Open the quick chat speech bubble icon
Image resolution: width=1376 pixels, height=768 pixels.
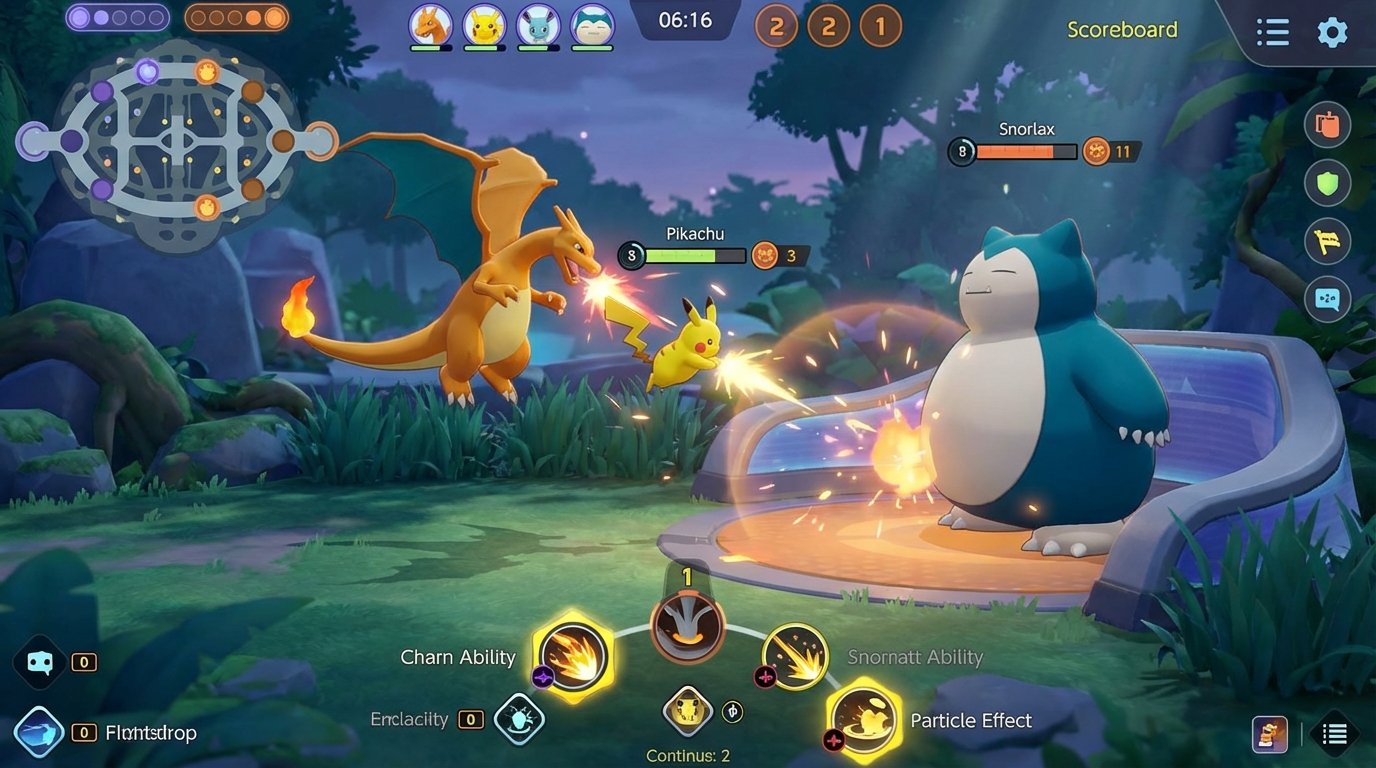1328,298
